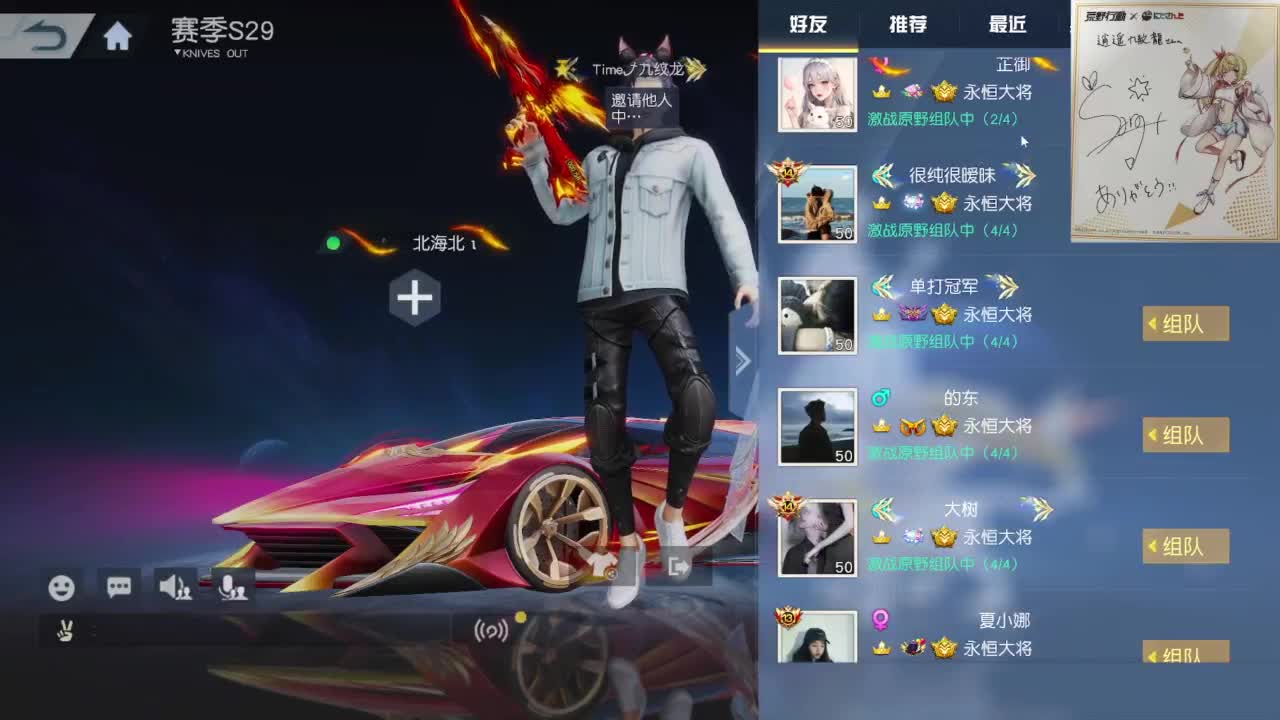The height and width of the screenshot is (720, 1280).
Task: Click the male gender icon on 的东's row
Action: click(879, 397)
